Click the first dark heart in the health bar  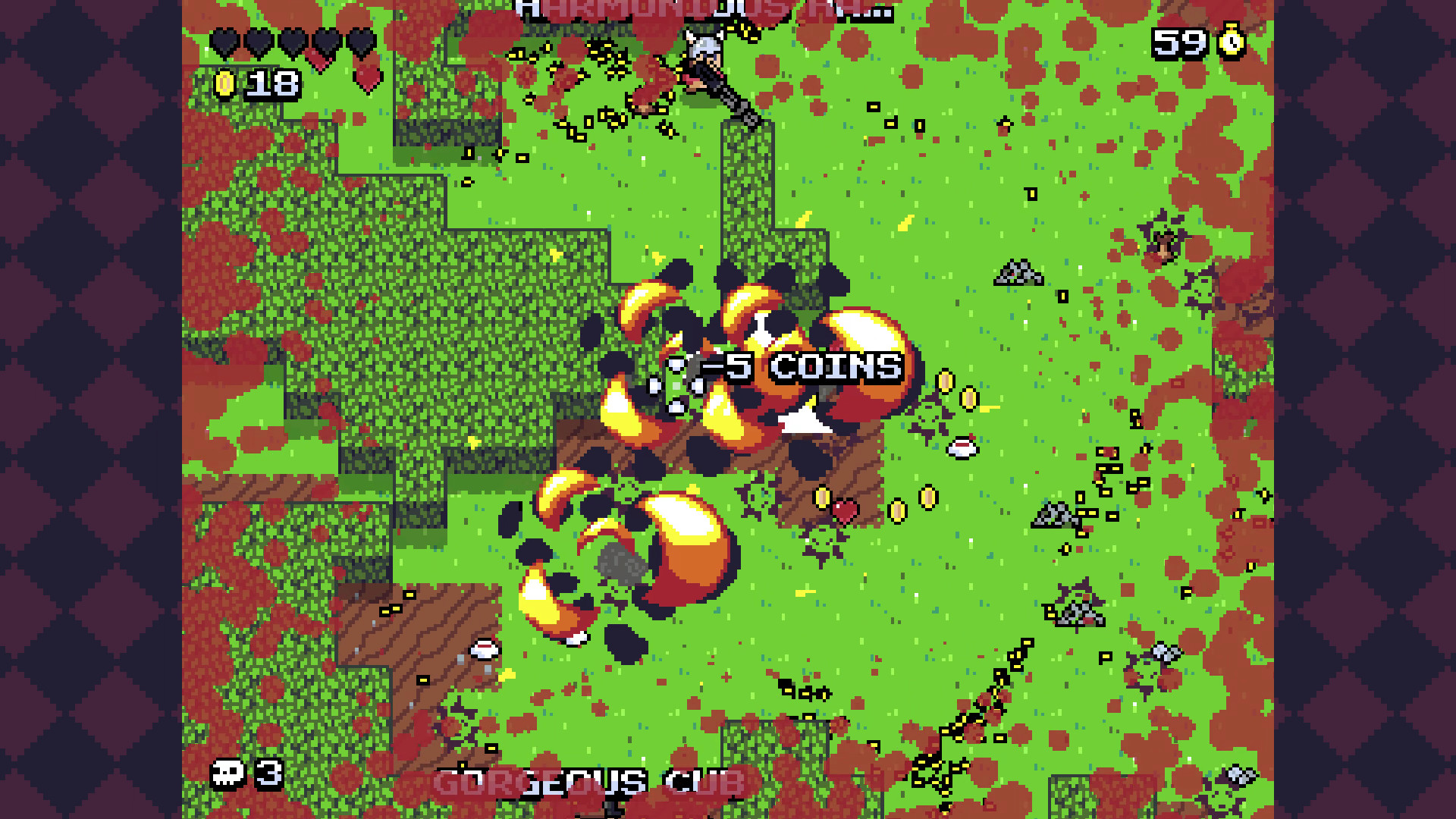point(224,42)
